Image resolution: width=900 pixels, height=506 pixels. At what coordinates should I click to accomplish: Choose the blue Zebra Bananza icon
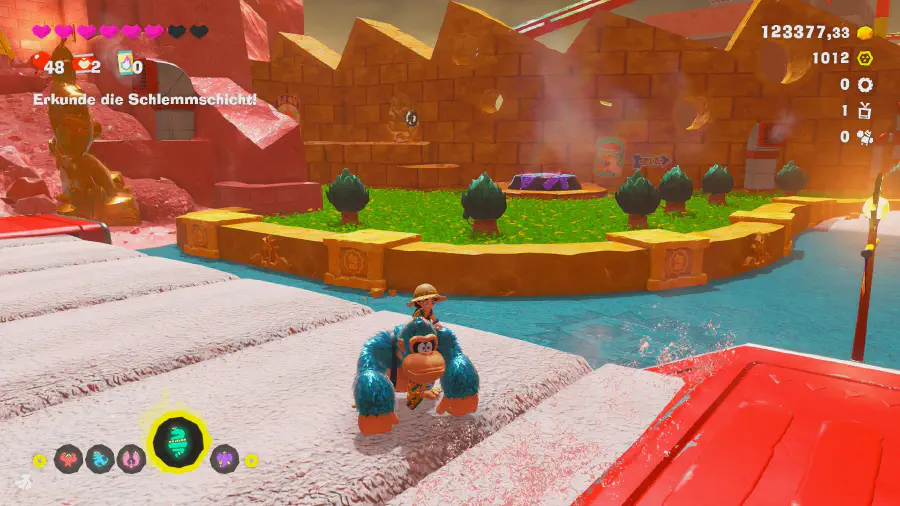pos(100,459)
